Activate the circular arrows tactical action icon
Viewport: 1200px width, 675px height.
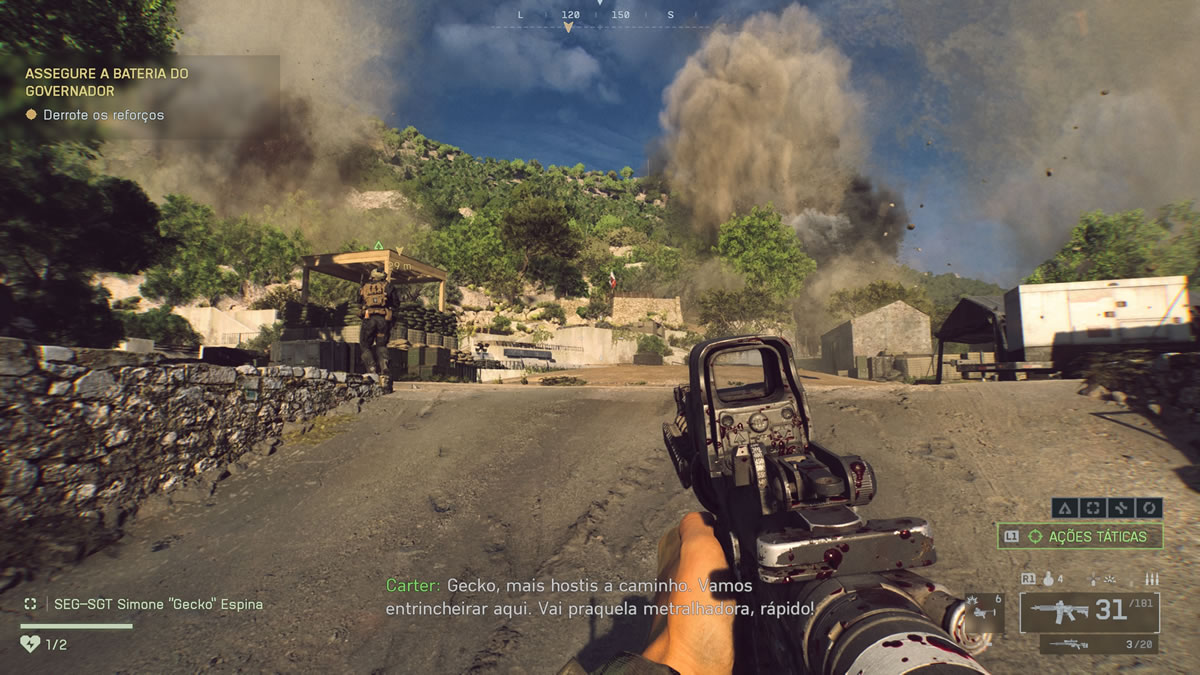tap(1148, 508)
